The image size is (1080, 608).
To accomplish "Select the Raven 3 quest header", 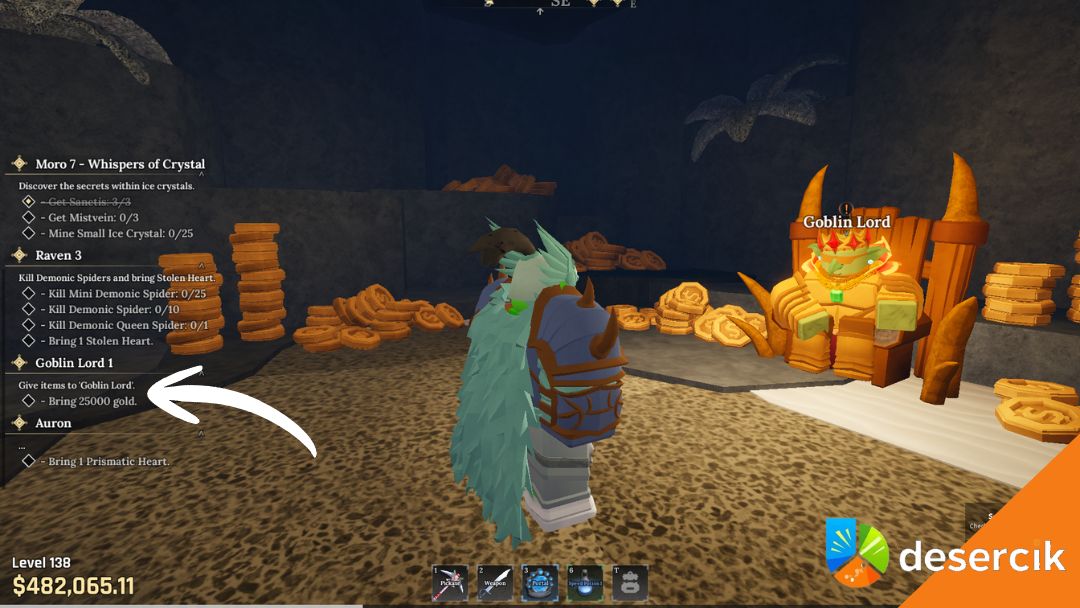I will (x=59, y=256).
